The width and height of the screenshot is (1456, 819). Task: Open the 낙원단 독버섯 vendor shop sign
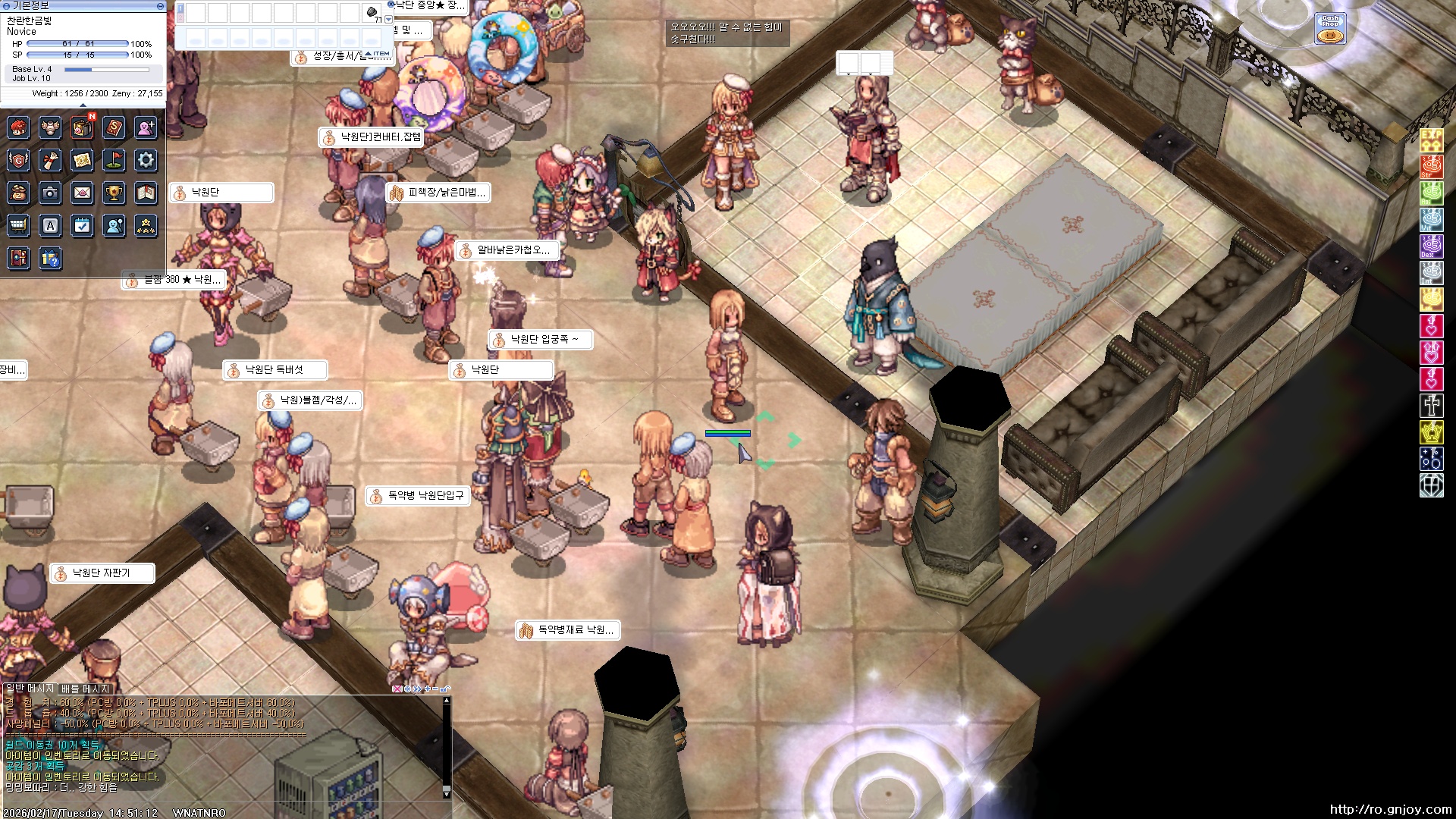tap(275, 370)
